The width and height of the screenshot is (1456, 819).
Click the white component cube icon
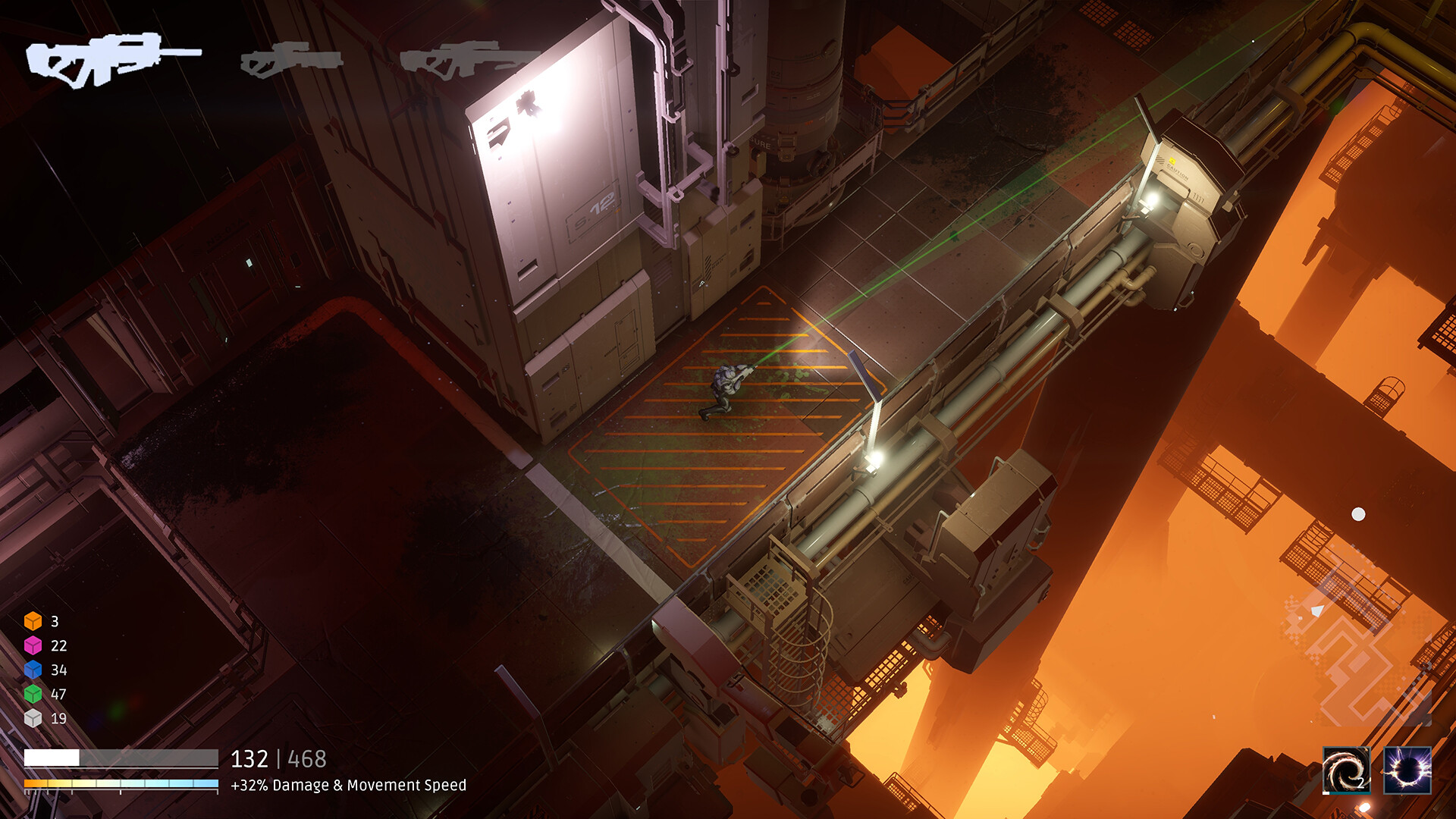[x=33, y=717]
